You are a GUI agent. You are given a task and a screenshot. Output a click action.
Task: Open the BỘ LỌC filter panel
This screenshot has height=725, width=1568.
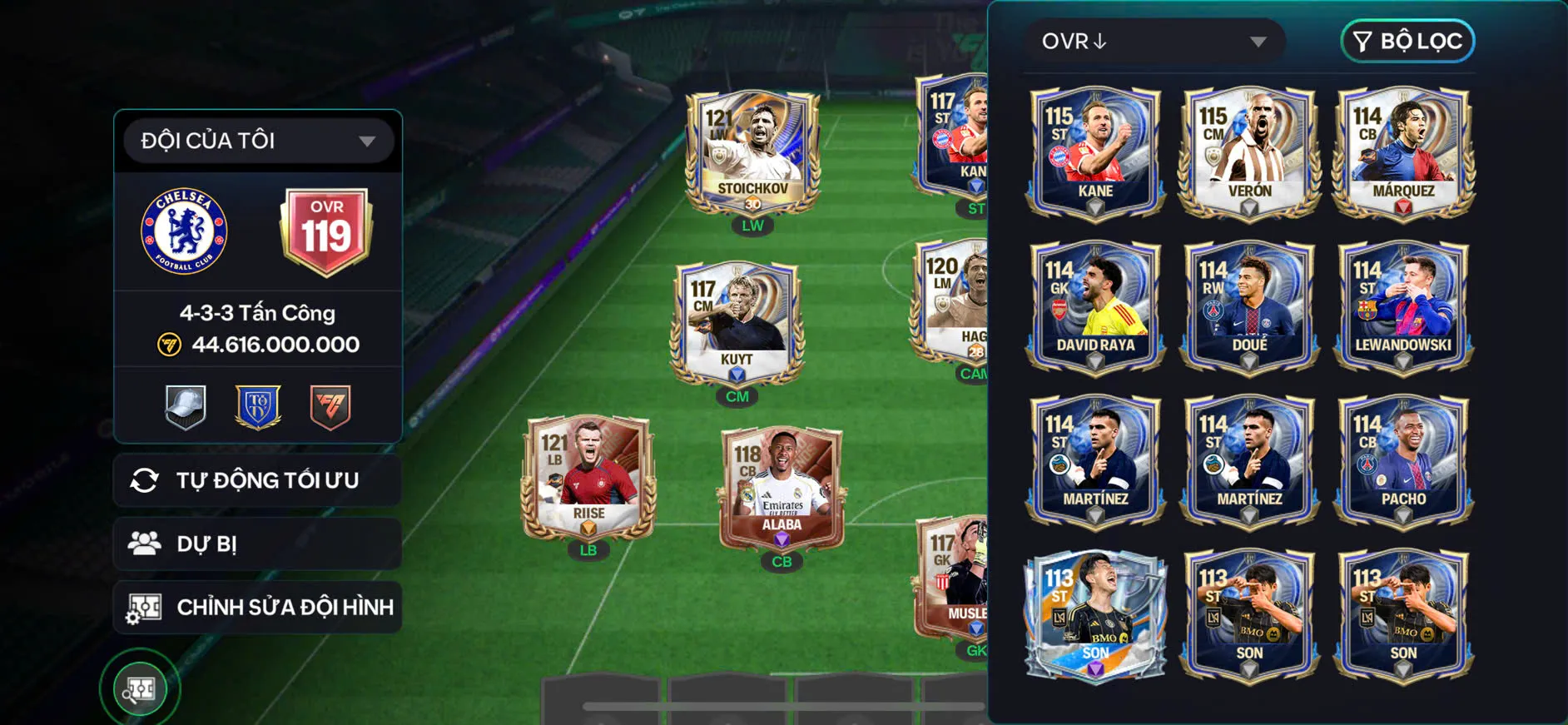point(1407,40)
